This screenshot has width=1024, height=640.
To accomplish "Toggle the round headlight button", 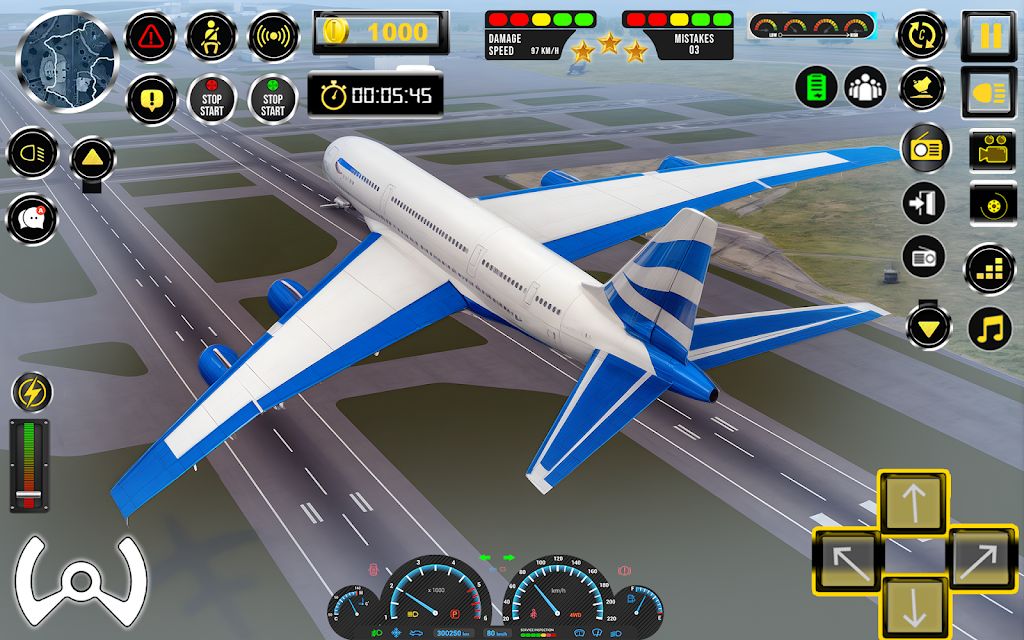I will 32,155.
